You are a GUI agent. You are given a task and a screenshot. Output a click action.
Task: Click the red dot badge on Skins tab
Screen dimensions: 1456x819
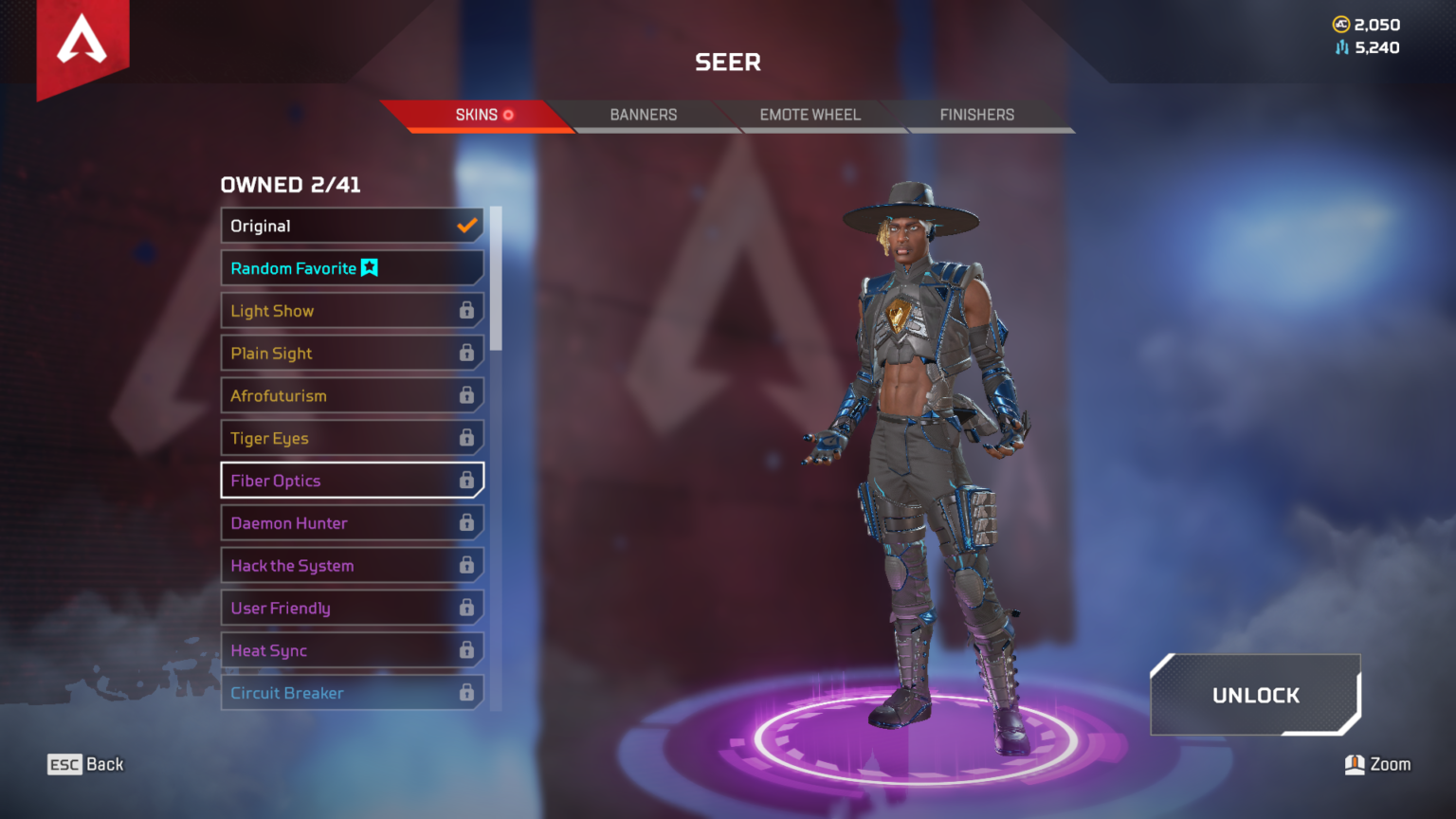tap(508, 115)
